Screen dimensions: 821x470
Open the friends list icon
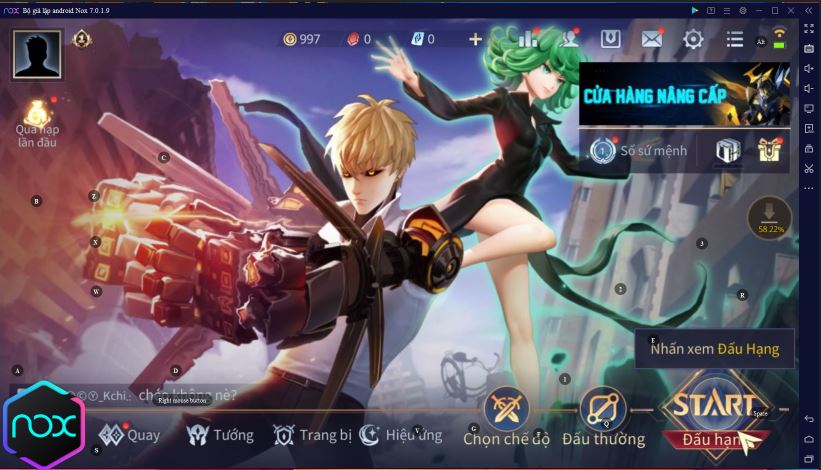pos(570,39)
